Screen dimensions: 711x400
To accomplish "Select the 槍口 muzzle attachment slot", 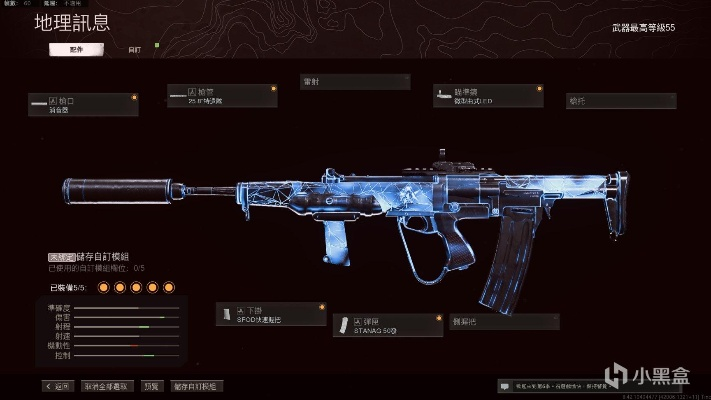I will pos(83,104).
